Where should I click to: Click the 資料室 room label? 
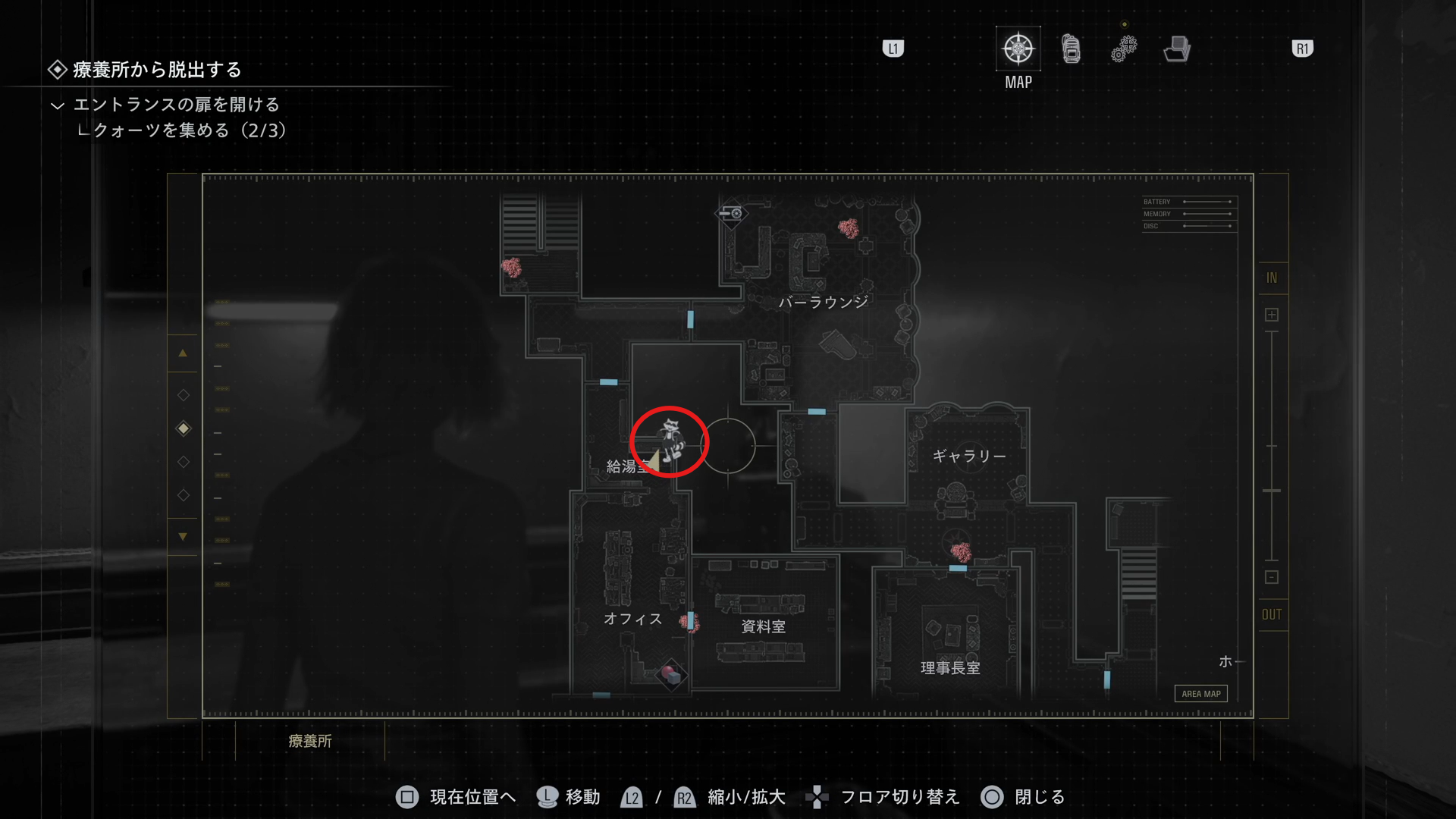pyautogui.click(x=763, y=627)
